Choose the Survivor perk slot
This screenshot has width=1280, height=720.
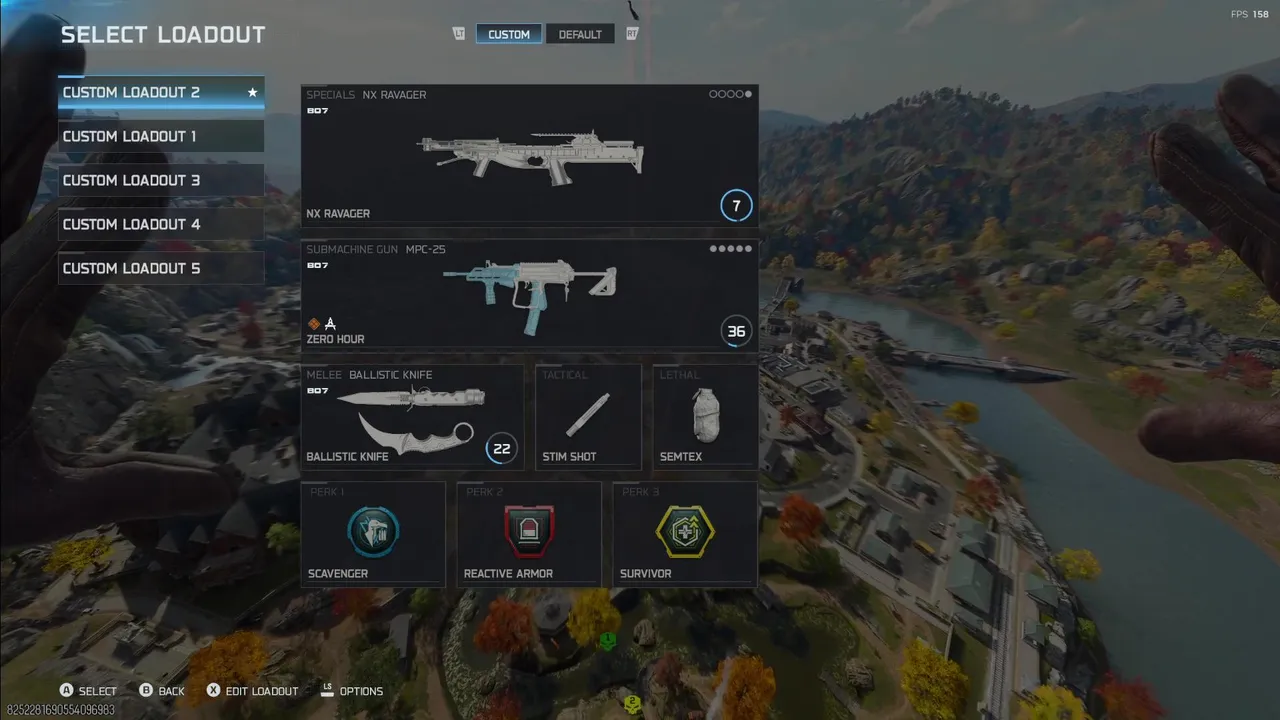(x=685, y=533)
